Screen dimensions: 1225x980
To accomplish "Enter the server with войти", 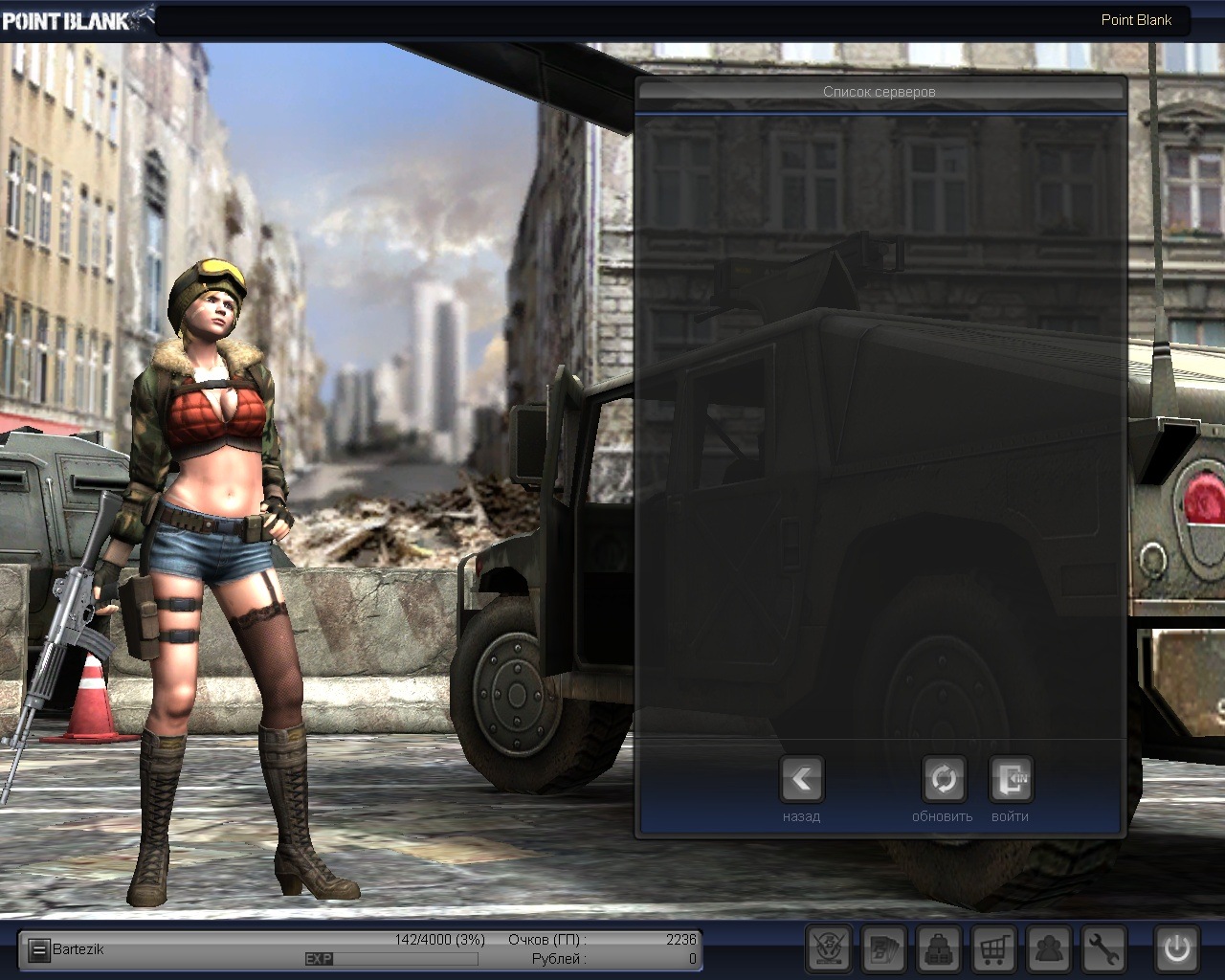I will tap(1011, 780).
